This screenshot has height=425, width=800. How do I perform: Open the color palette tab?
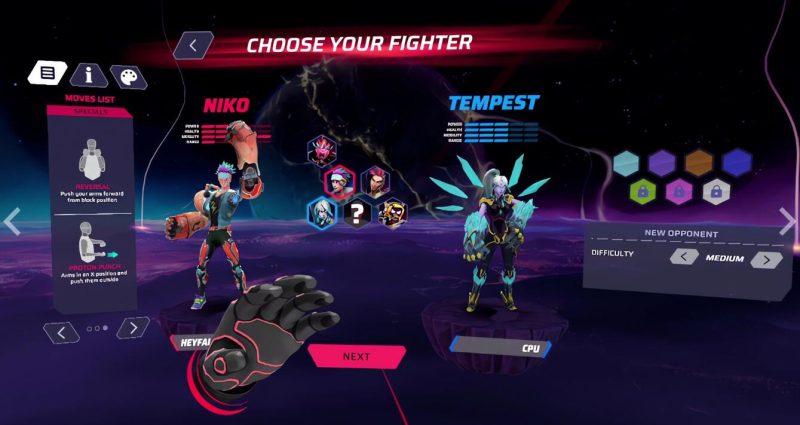pyautogui.click(x=127, y=77)
